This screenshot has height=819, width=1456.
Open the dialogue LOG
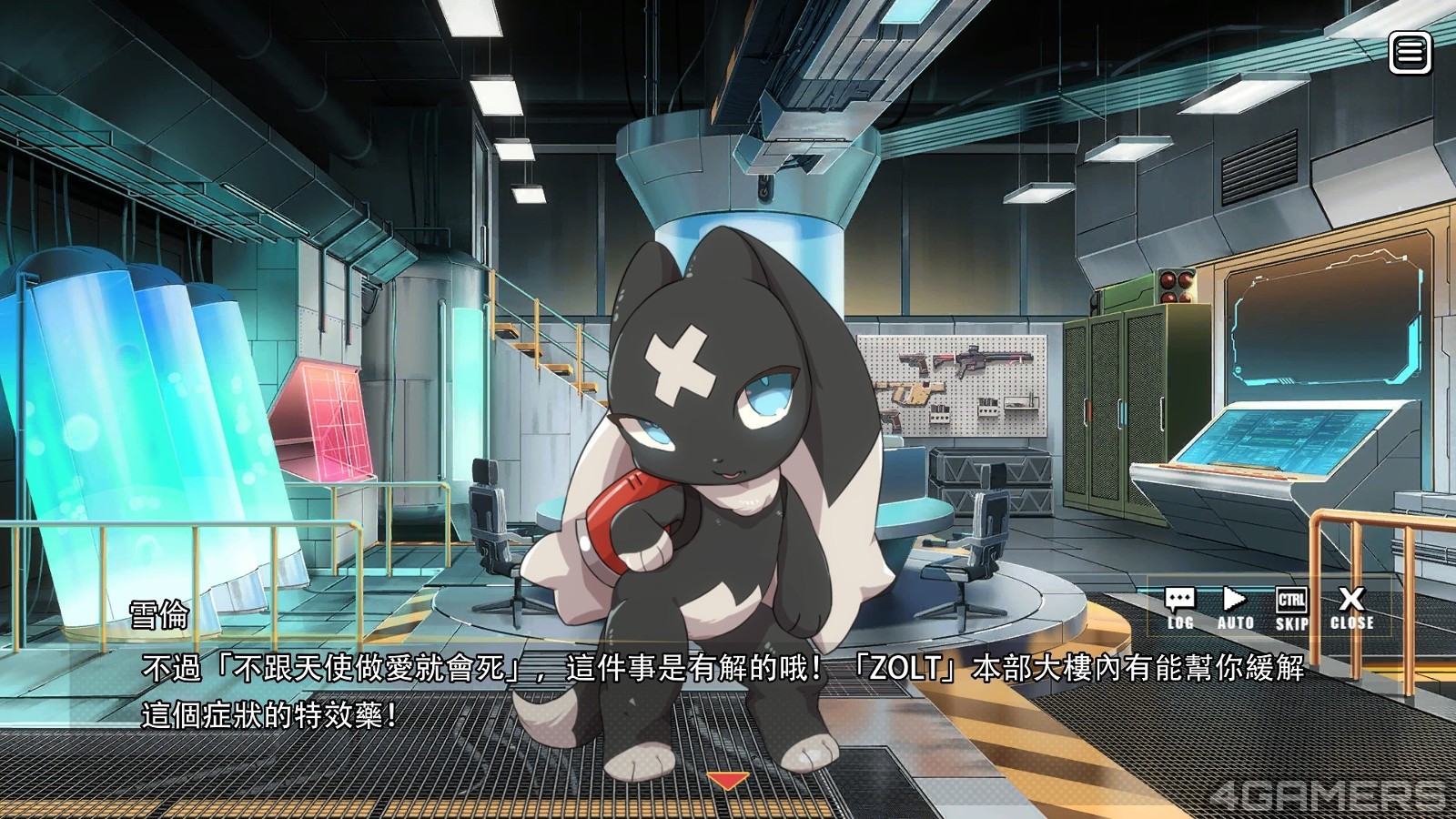(x=1180, y=608)
